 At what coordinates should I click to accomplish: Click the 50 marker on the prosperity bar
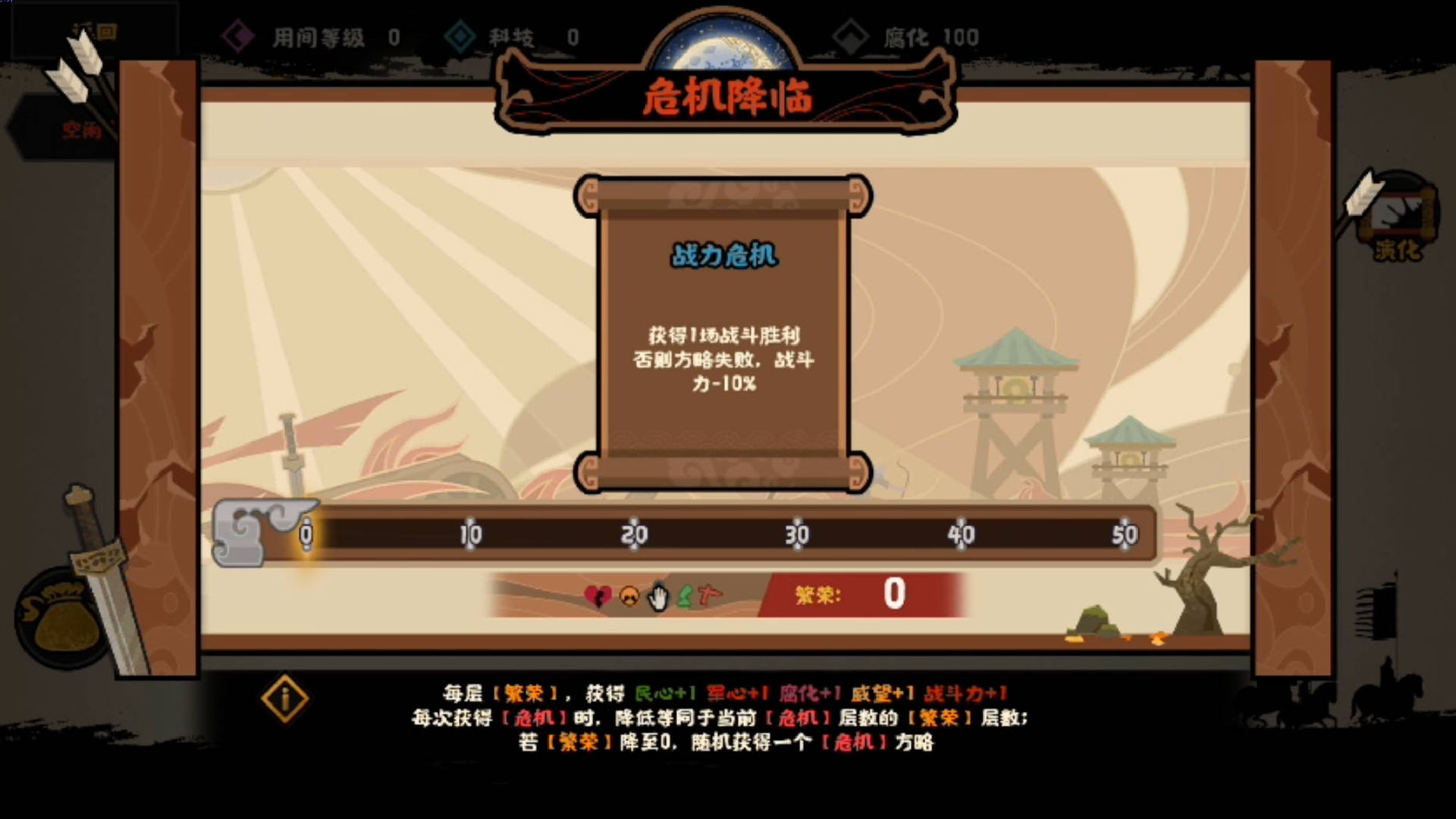click(x=1125, y=534)
